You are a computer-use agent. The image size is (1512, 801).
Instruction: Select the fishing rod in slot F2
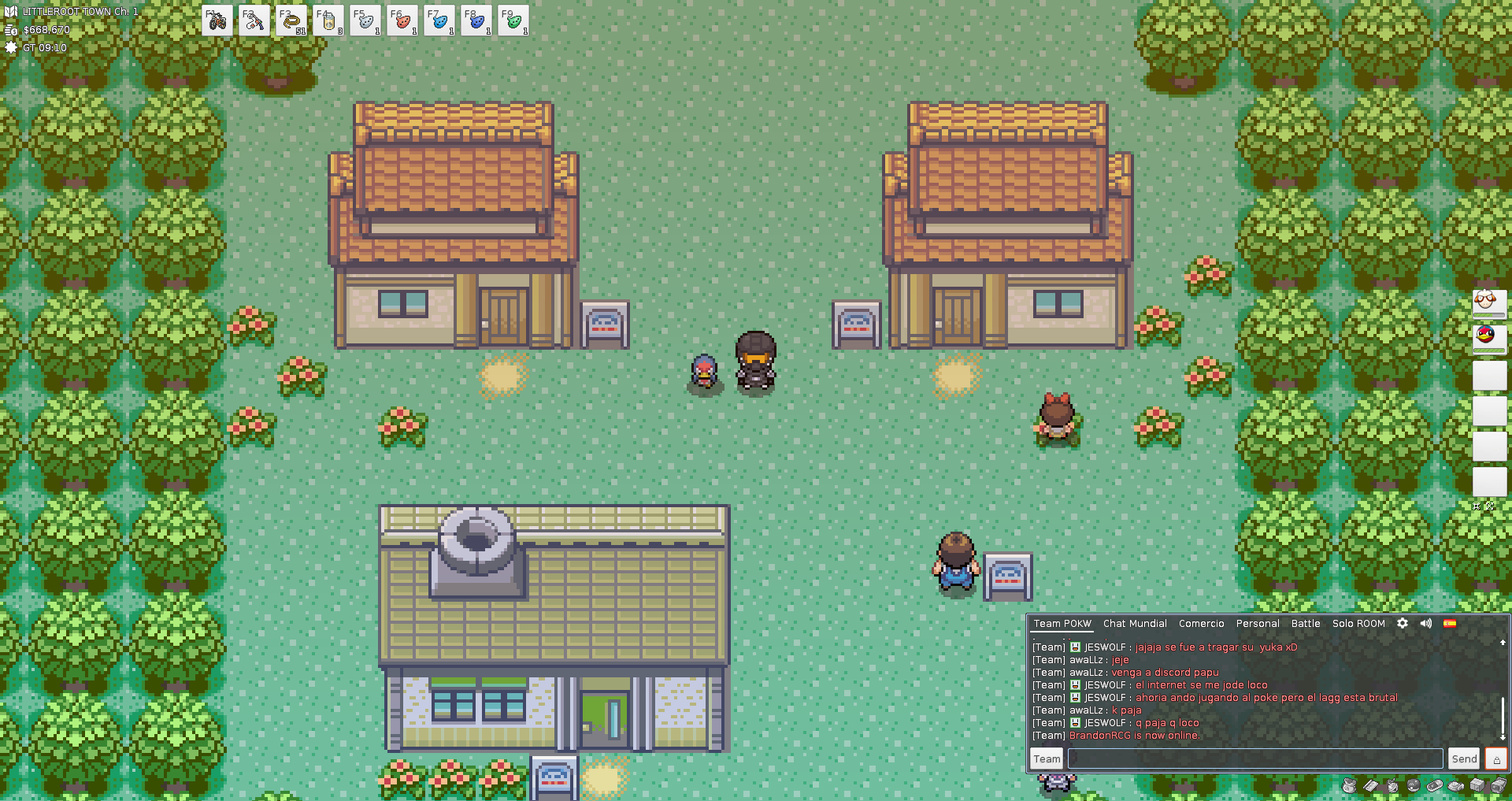click(254, 20)
